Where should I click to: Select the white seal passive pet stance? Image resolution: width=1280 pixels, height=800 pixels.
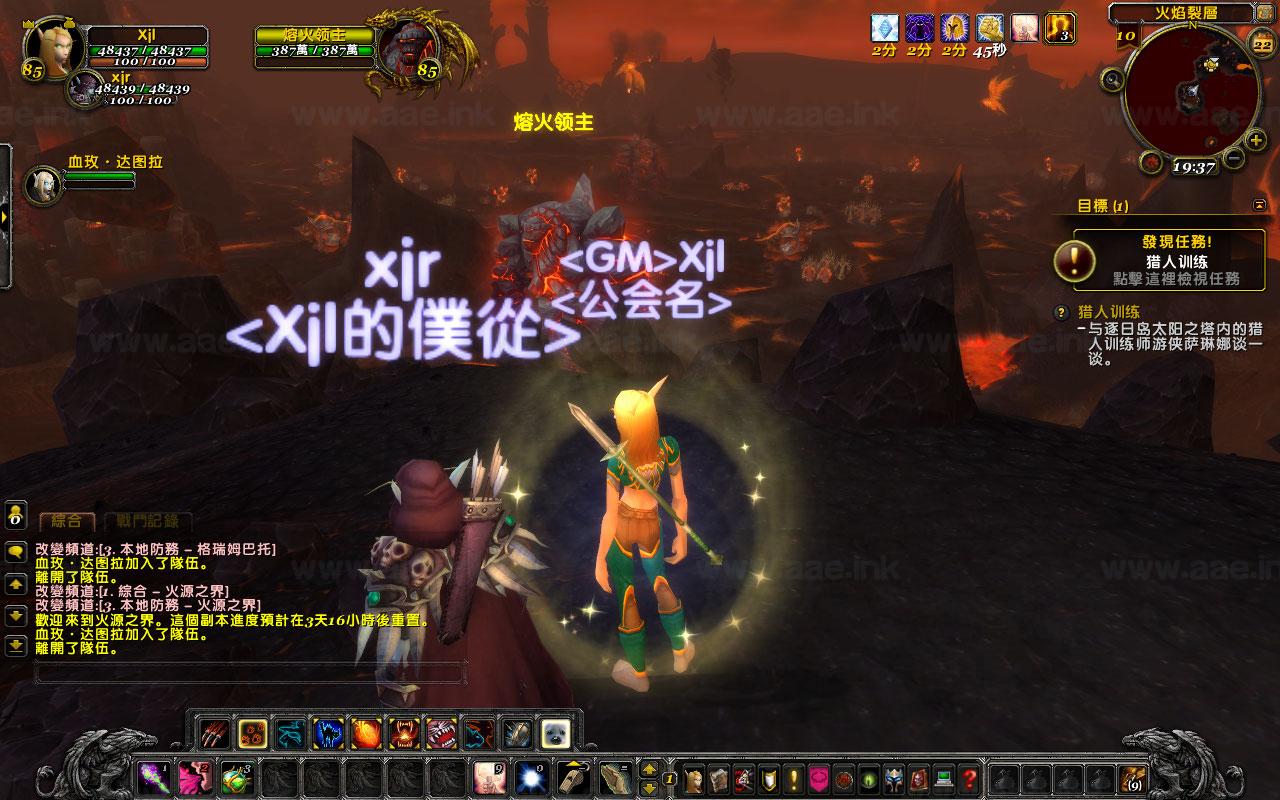coord(555,733)
